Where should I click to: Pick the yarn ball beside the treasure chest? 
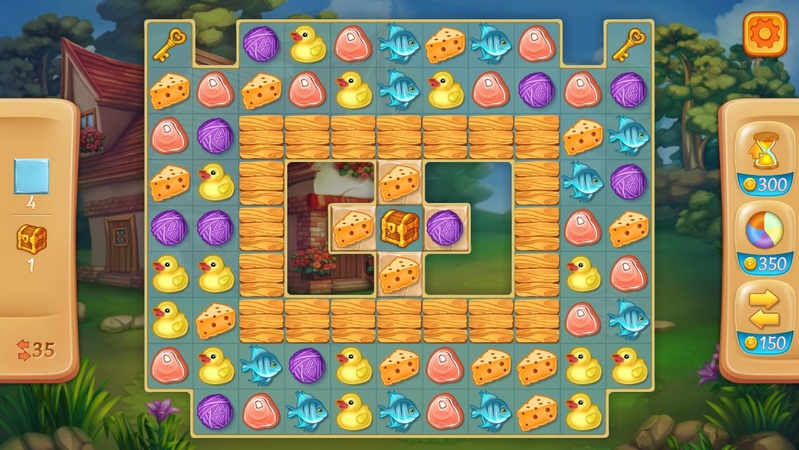[444, 227]
